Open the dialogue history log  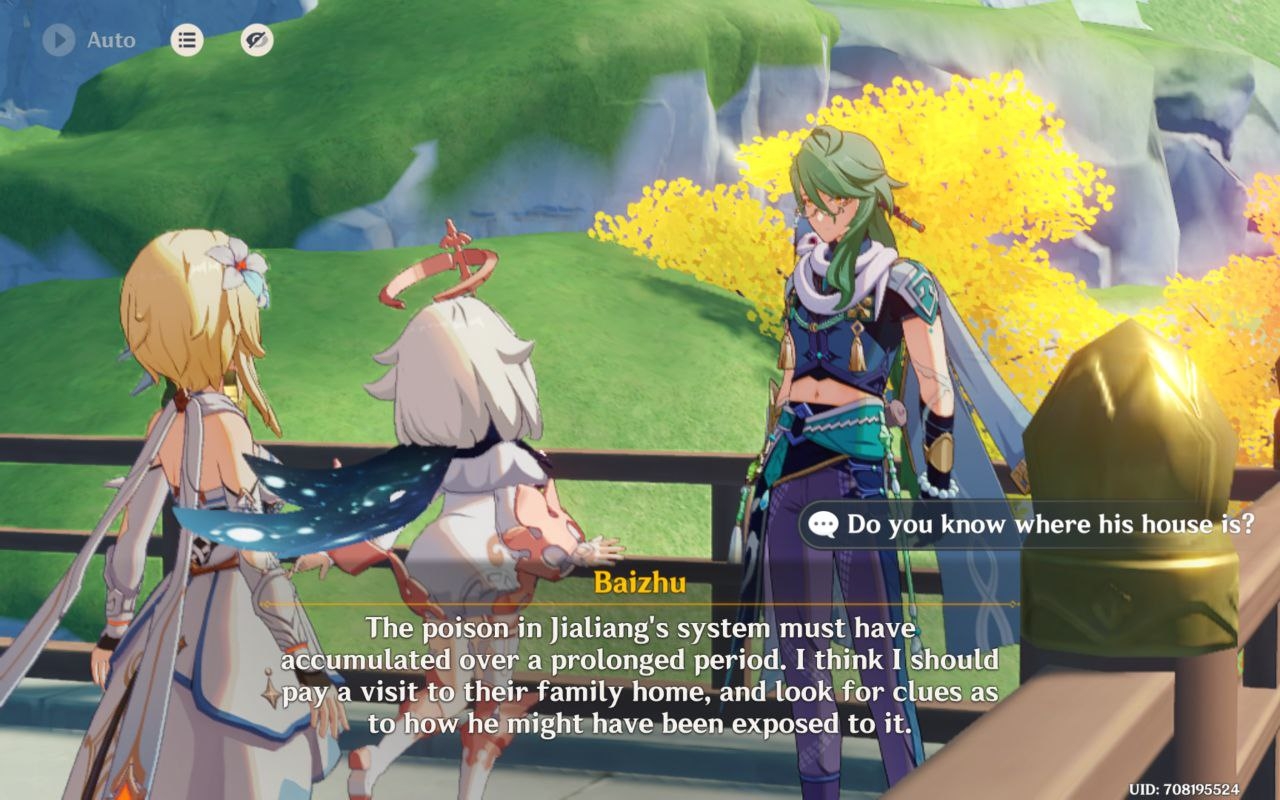click(186, 40)
